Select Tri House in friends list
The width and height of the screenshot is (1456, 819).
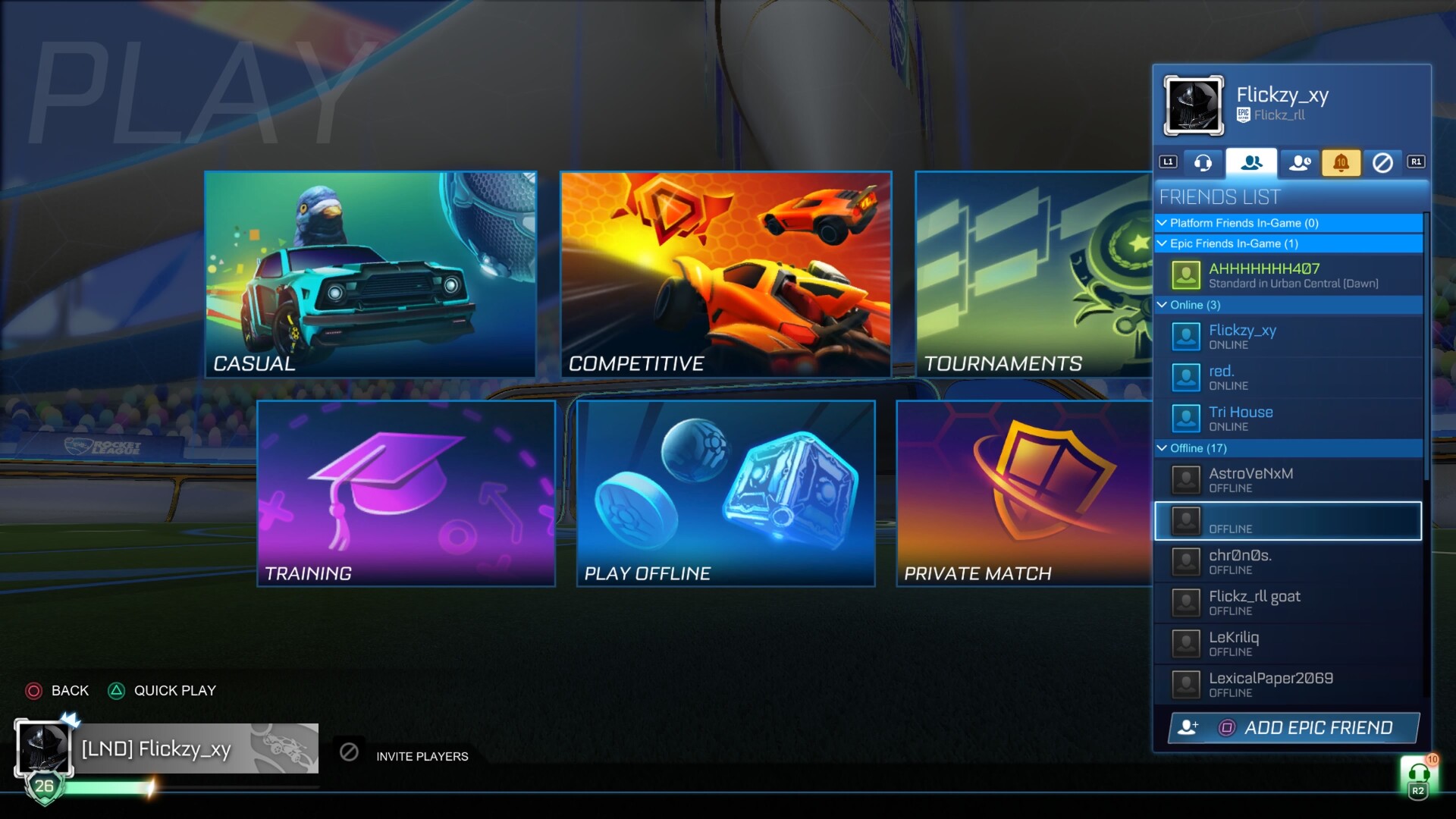(x=1288, y=418)
